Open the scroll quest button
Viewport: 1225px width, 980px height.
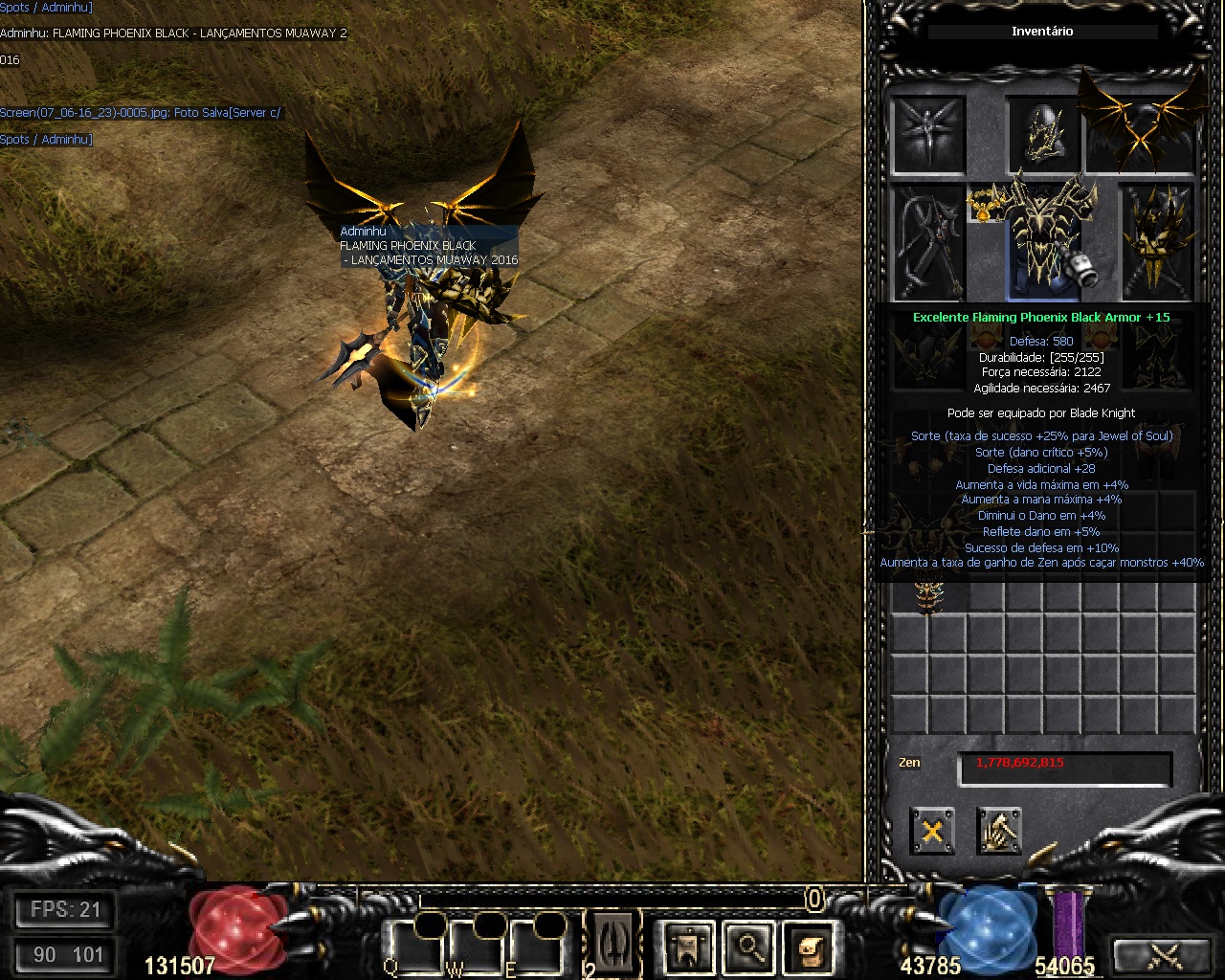click(x=810, y=947)
